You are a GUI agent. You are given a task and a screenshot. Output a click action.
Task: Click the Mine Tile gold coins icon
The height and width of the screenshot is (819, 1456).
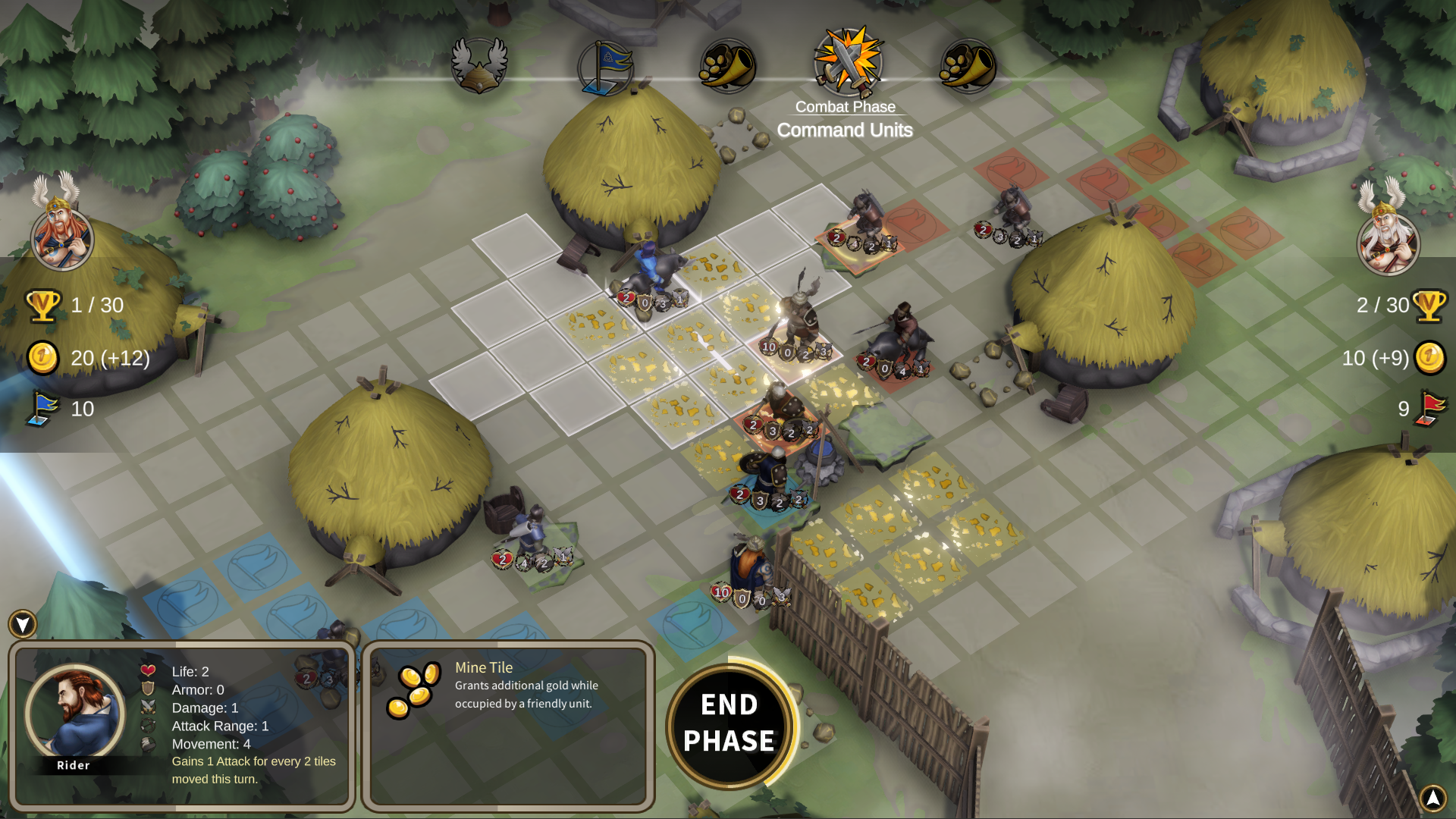pyautogui.click(x=413, y=690)
